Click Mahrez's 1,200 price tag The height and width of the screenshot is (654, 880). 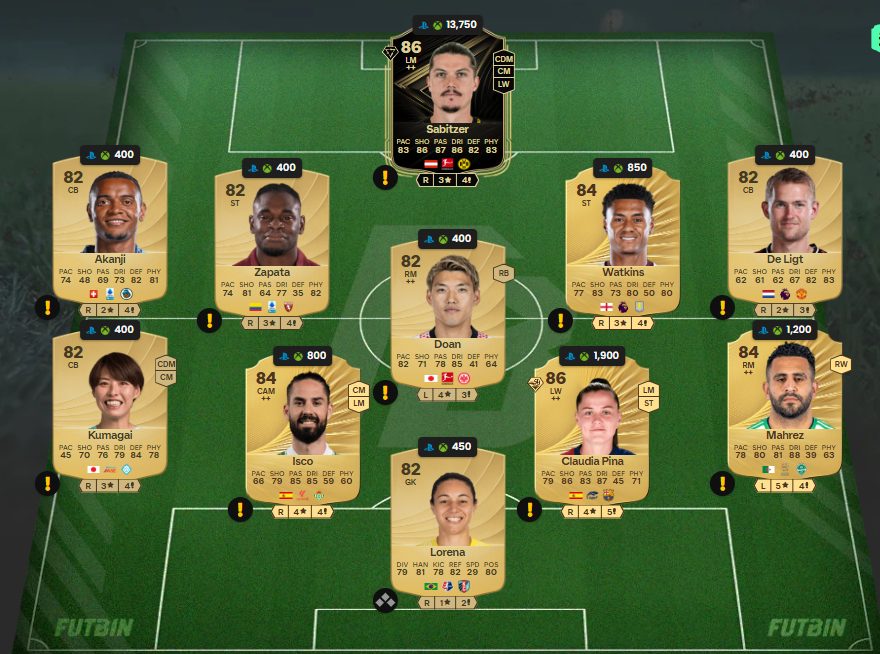click(784, 330)
